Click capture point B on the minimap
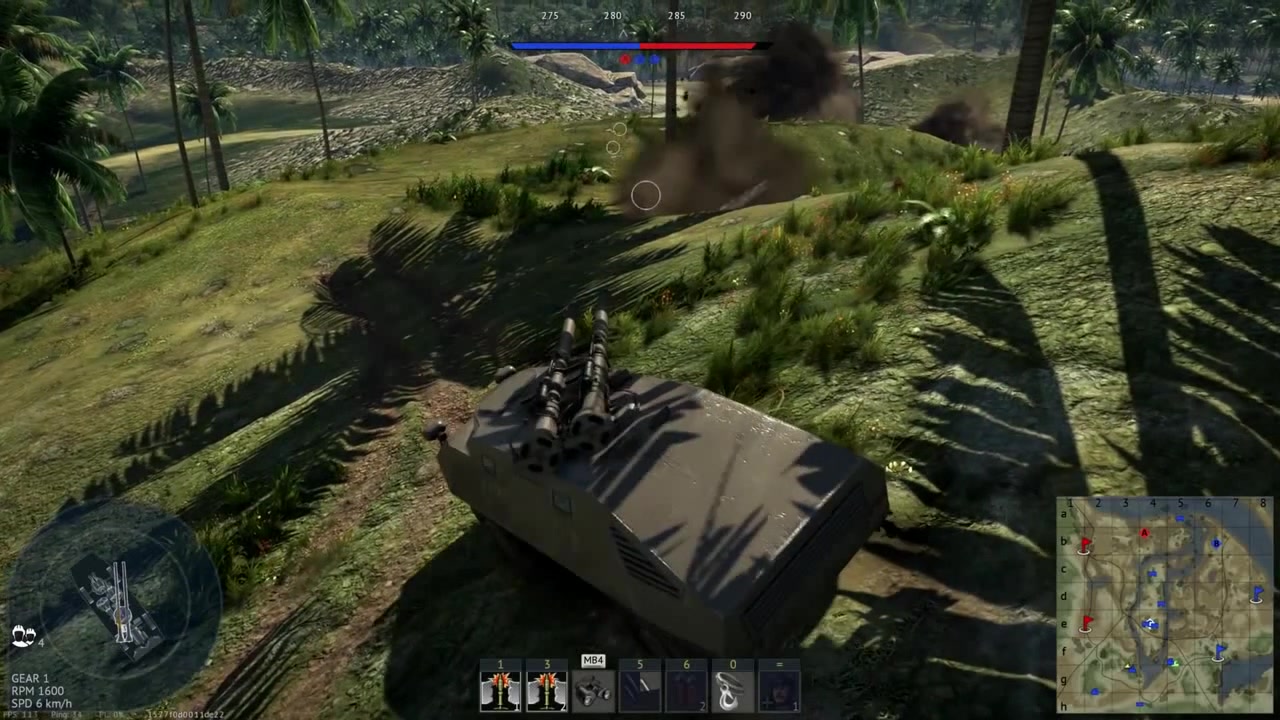Viewport: 1280px width, 720px height. pos(1216,544)
